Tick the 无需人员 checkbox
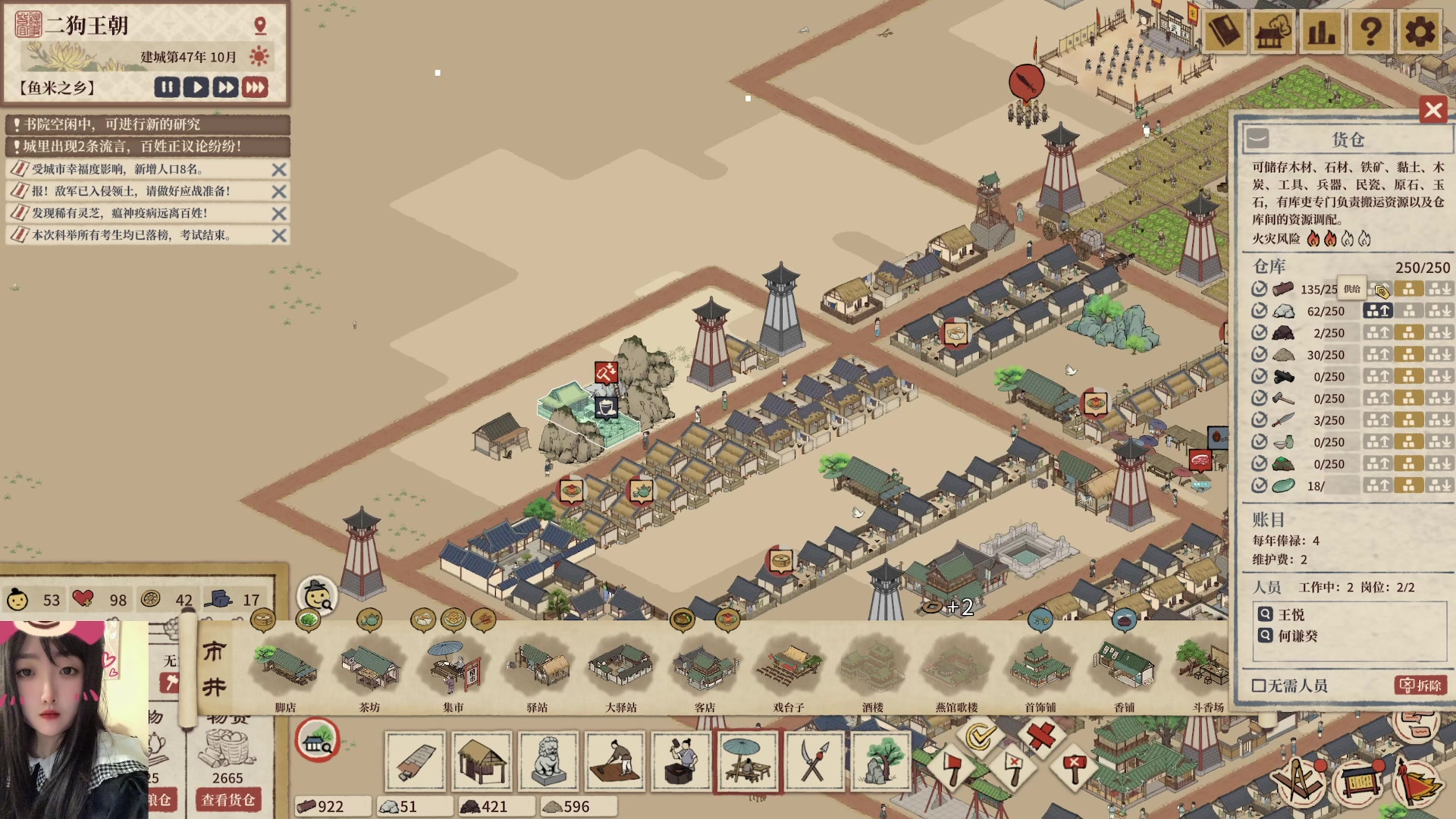1456x819 pixels. click(1259, 686)
